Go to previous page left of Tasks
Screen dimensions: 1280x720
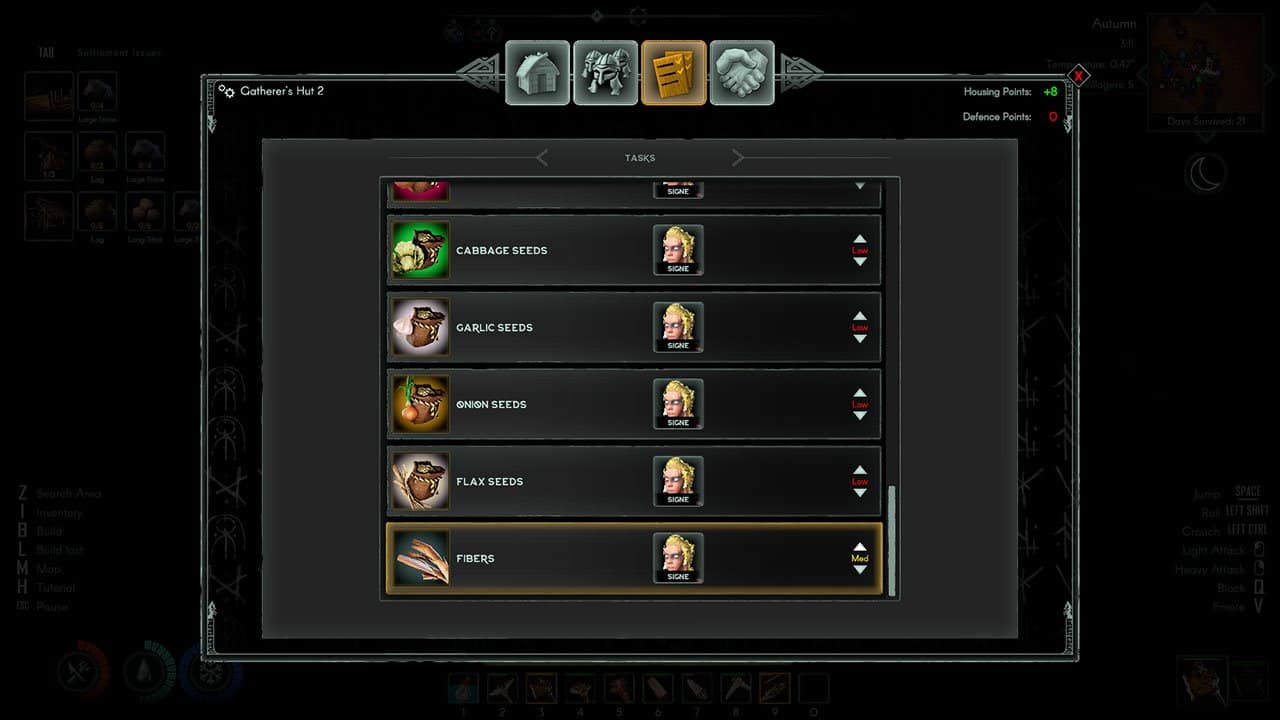click(542, 158)
